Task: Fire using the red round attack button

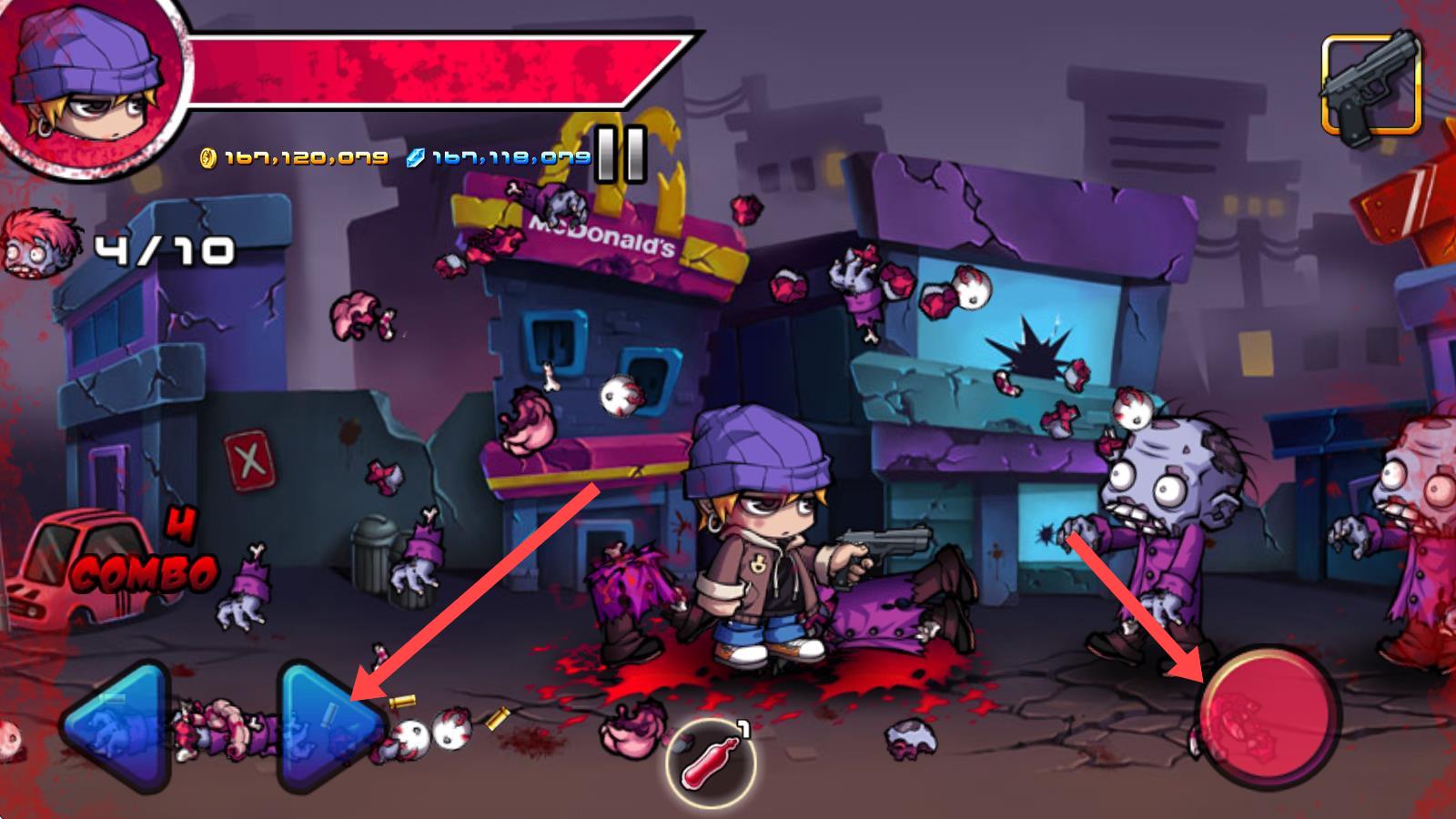Action: tap(1270, 715)
